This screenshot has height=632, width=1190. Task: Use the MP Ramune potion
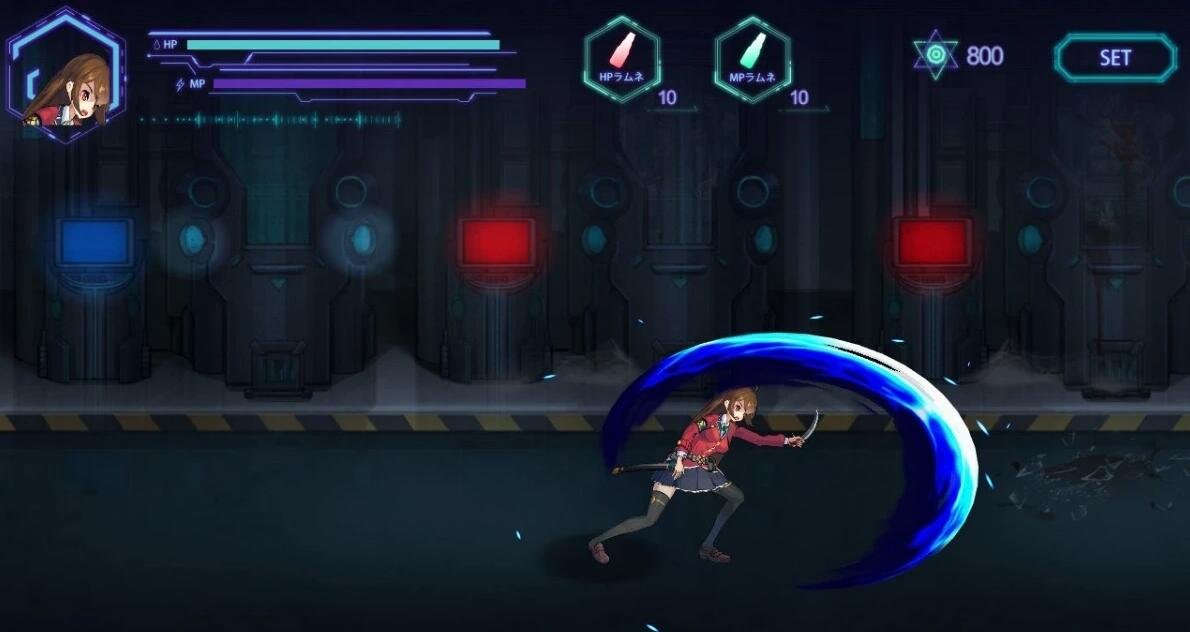pos(752,58)
